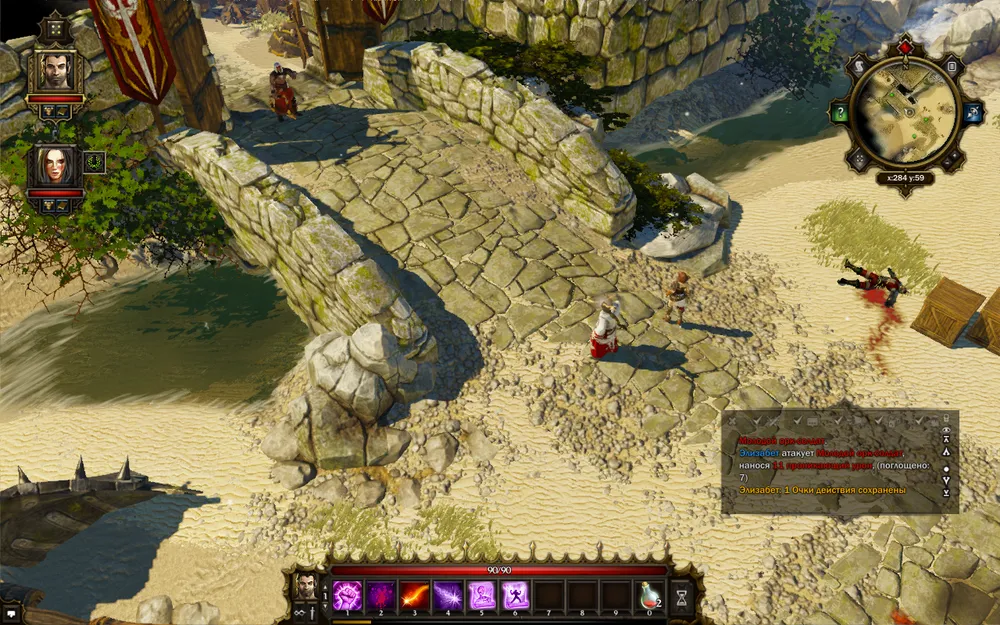
Task: Drink the red potion in hotbar slot 0
Action: 651,594
